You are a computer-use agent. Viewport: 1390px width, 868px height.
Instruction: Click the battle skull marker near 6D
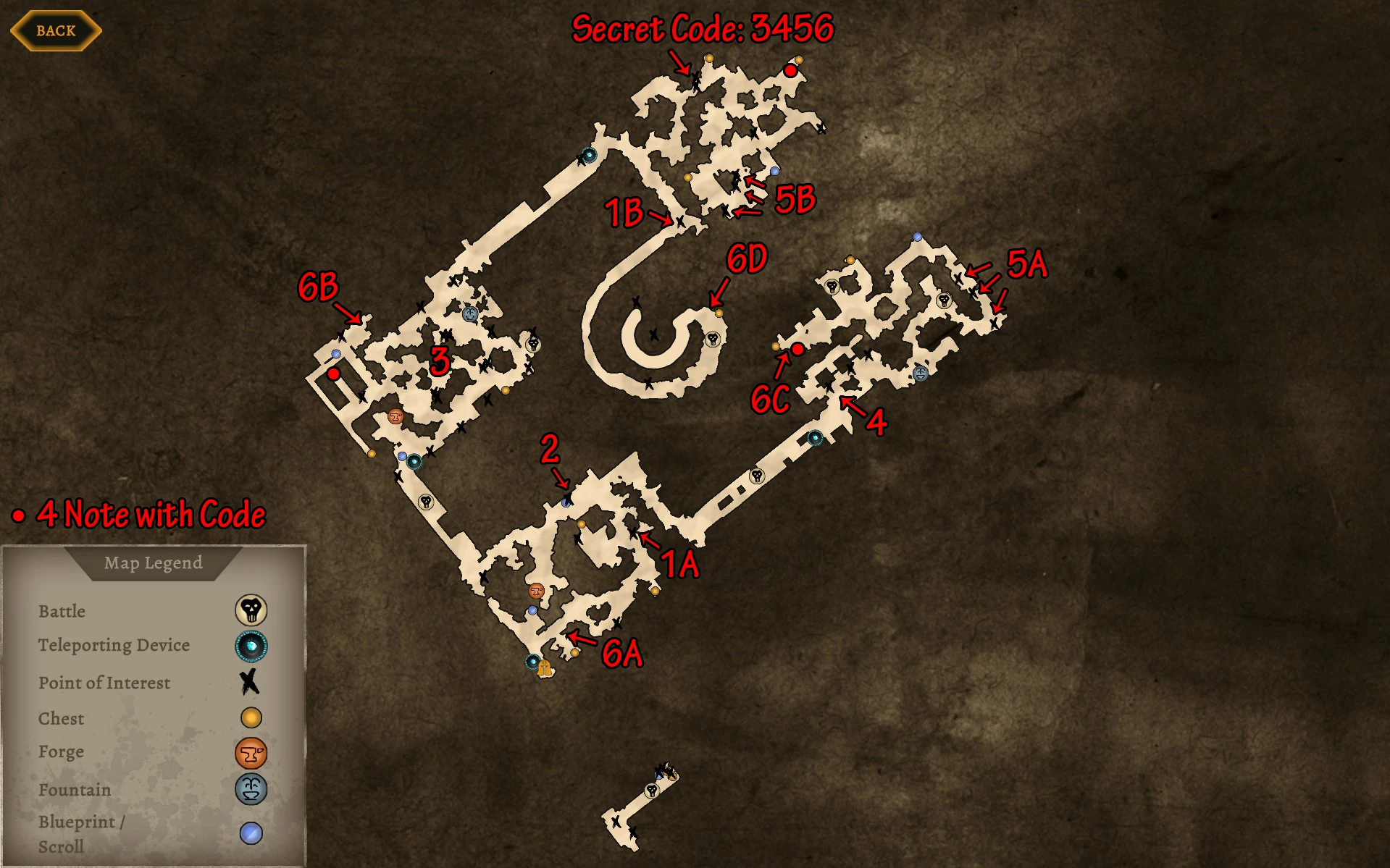[x=711, y=340]
